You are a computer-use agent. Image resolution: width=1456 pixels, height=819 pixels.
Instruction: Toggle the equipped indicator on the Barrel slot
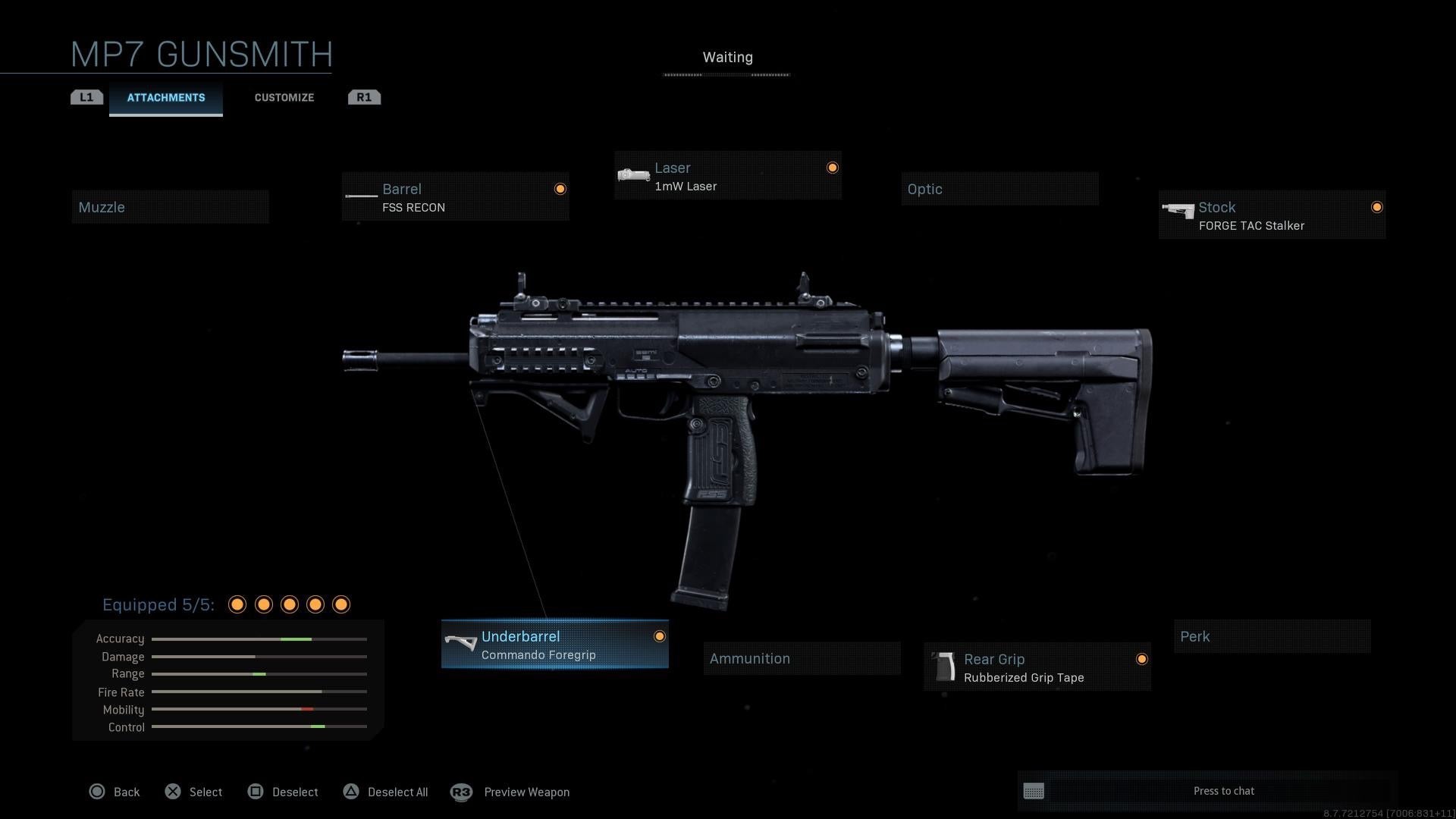coord(560,188)
